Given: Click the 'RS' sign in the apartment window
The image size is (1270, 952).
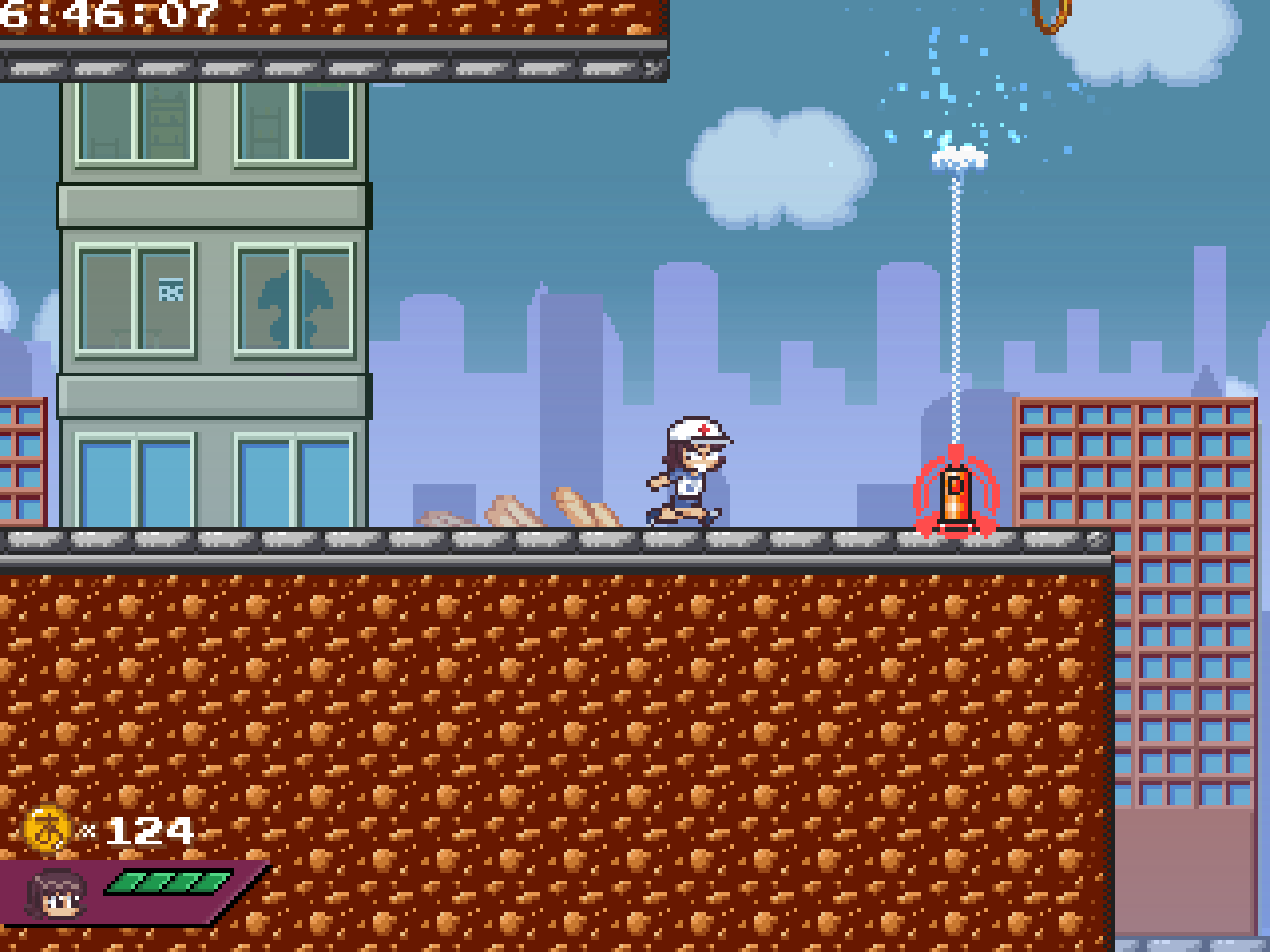Looking at the screenshot, I should (x=173, y=289).
